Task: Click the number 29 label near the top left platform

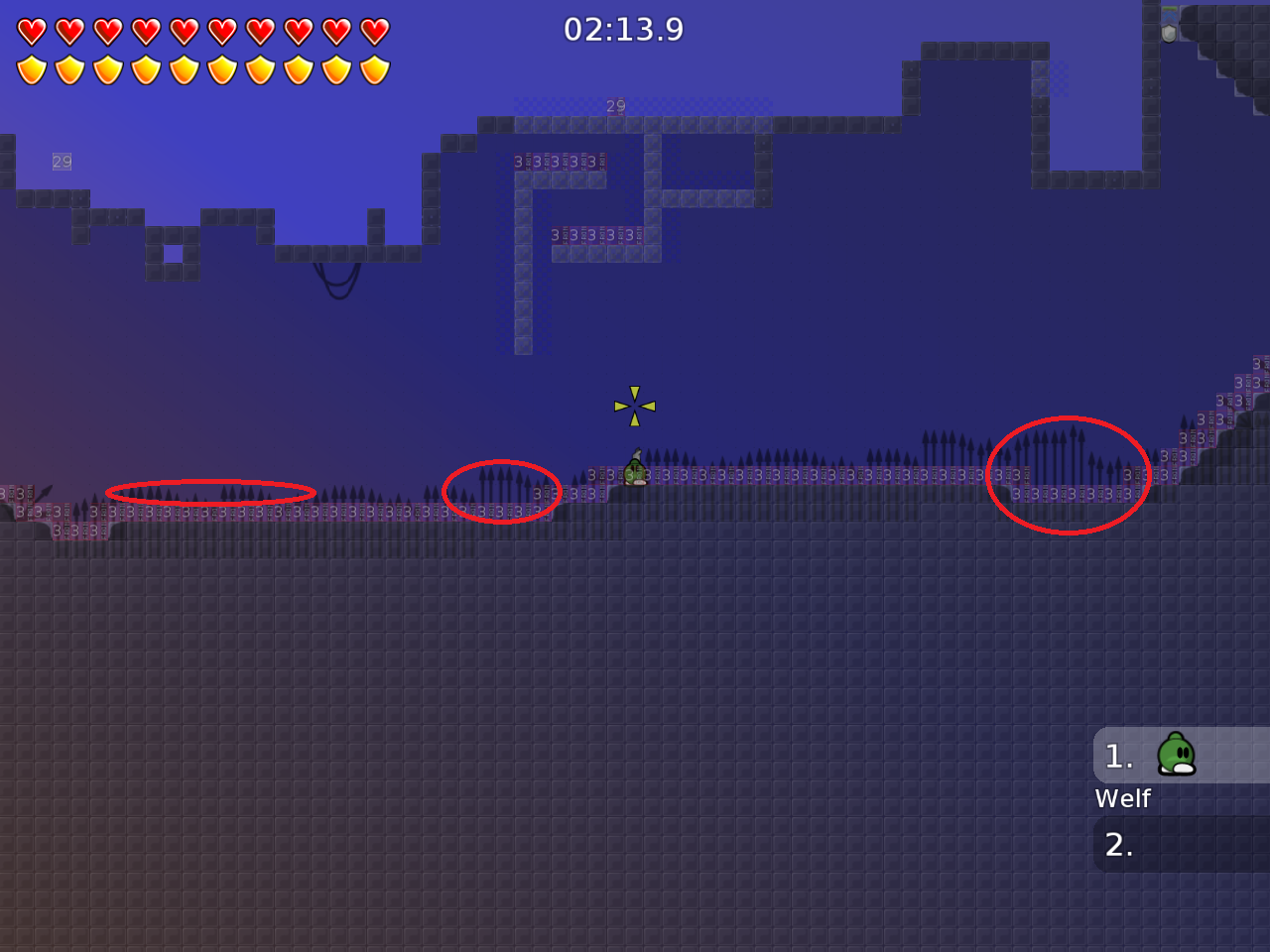Action: tap(61, 160)
